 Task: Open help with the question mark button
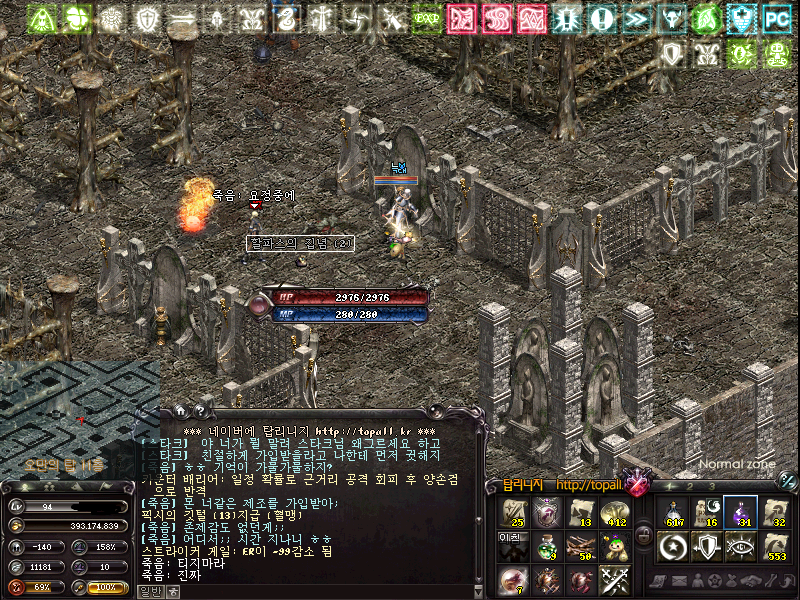[200, 410]
